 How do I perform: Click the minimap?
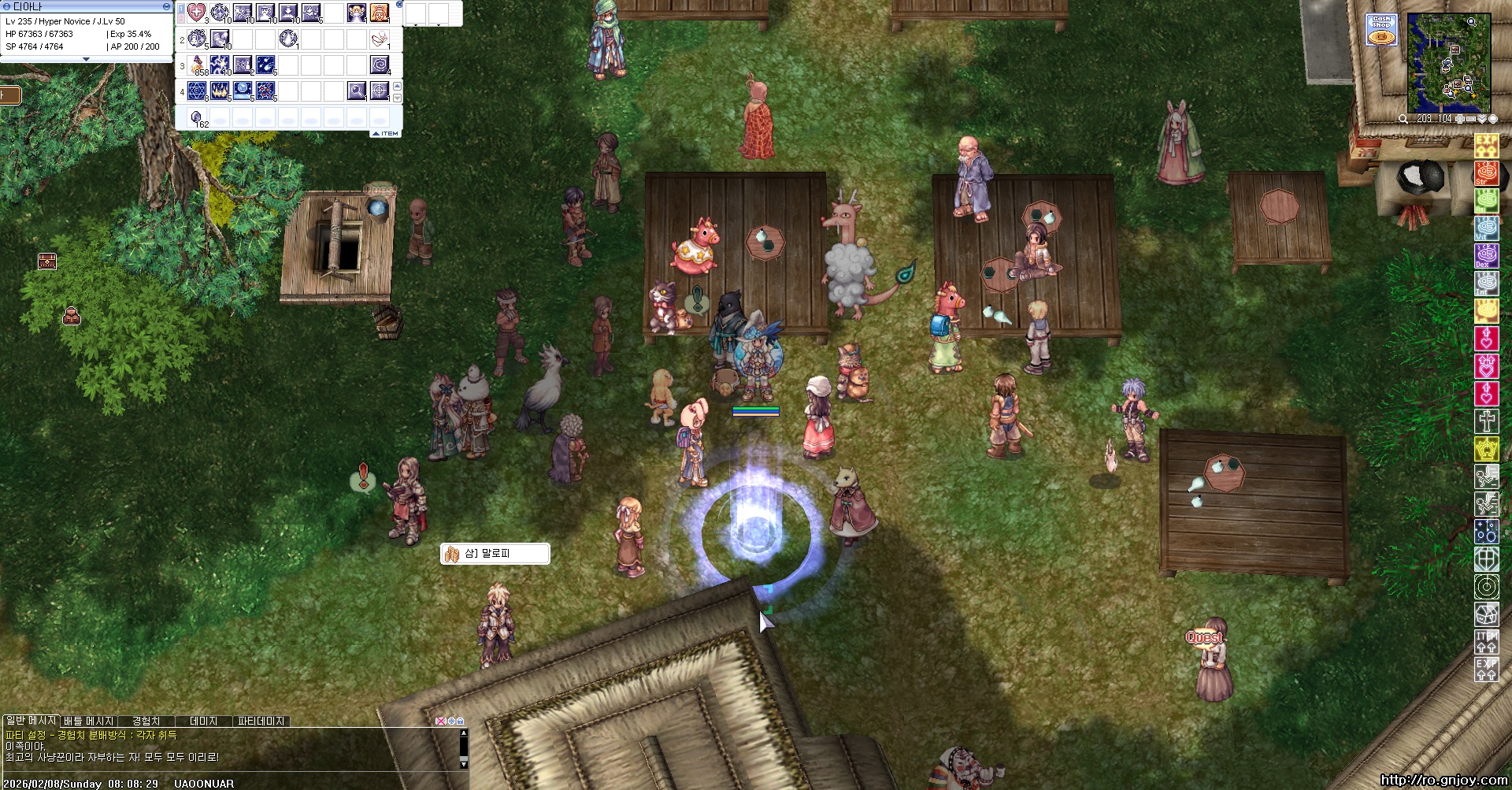pyautogui.click(x=1448, y=63)
